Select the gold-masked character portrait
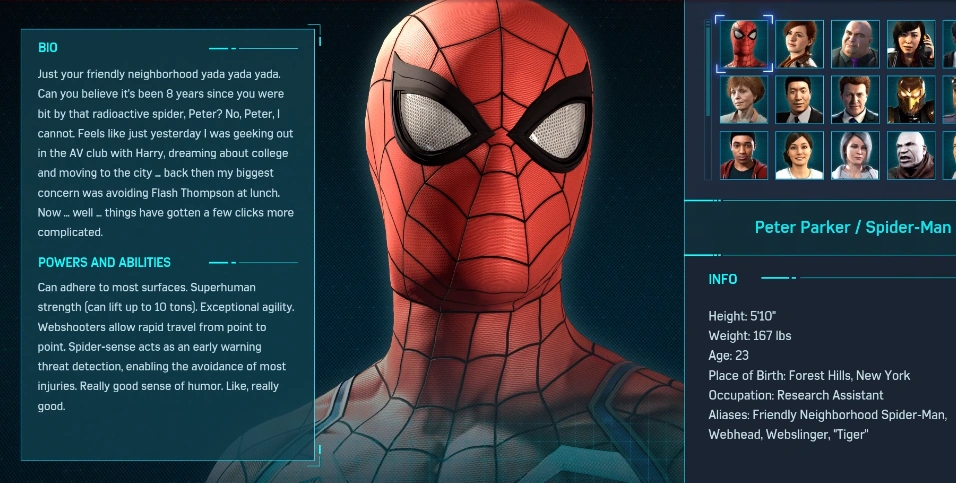The image size is (956, 483). [911, 100]
